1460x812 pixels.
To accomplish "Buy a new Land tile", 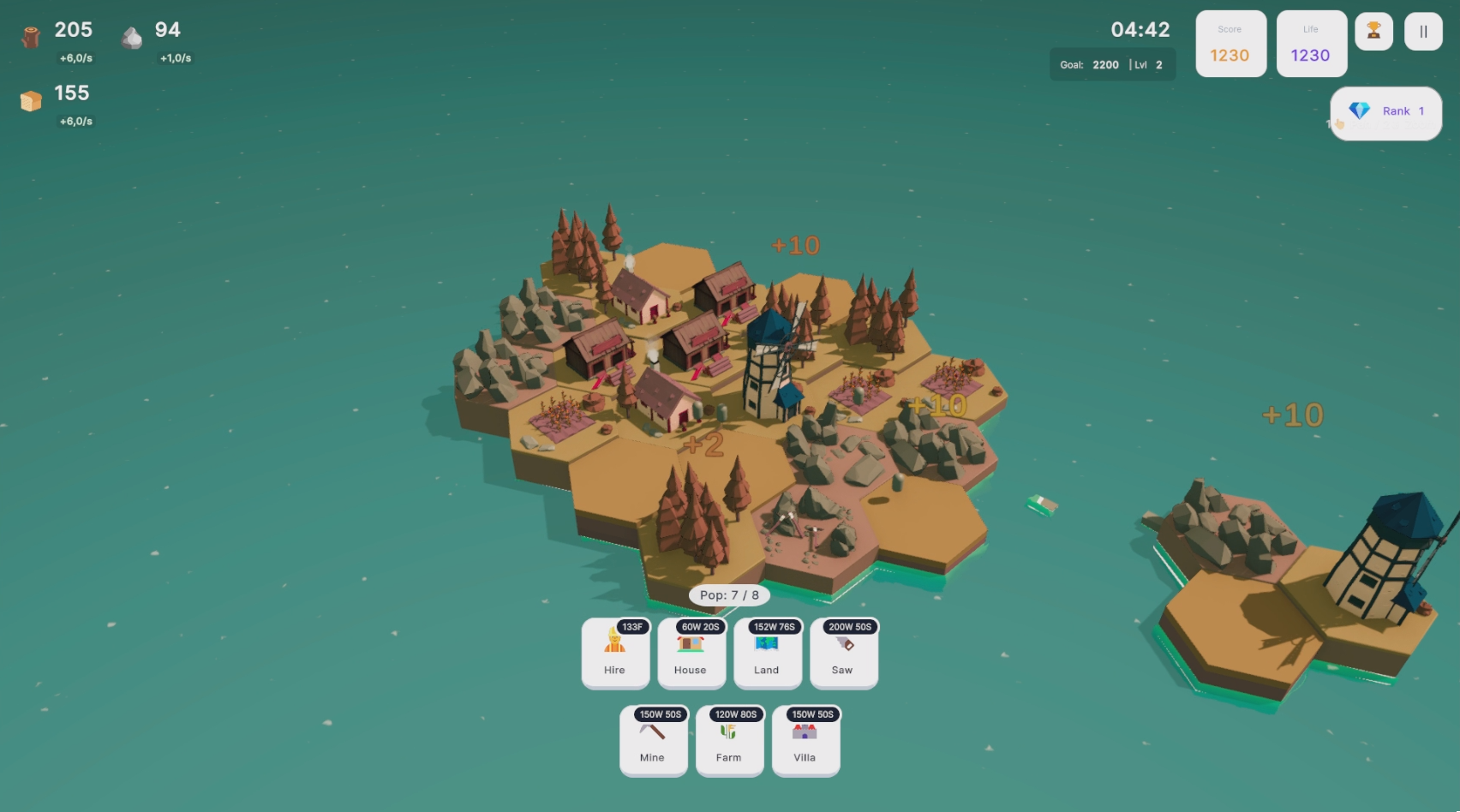I will pyautogui.click(x=767, y=654).
